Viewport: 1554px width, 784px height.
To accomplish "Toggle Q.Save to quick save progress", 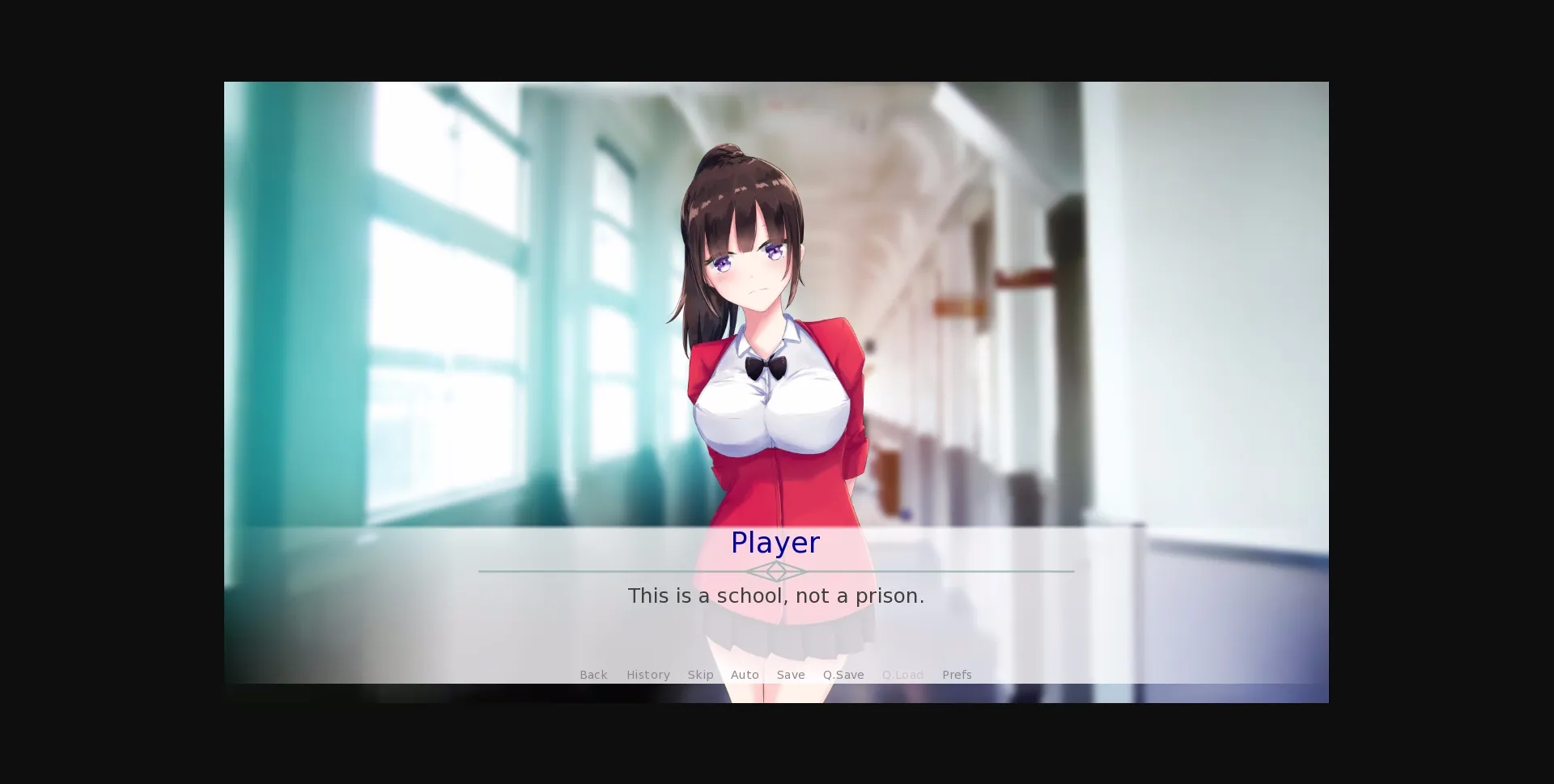I will pos(843,675).
